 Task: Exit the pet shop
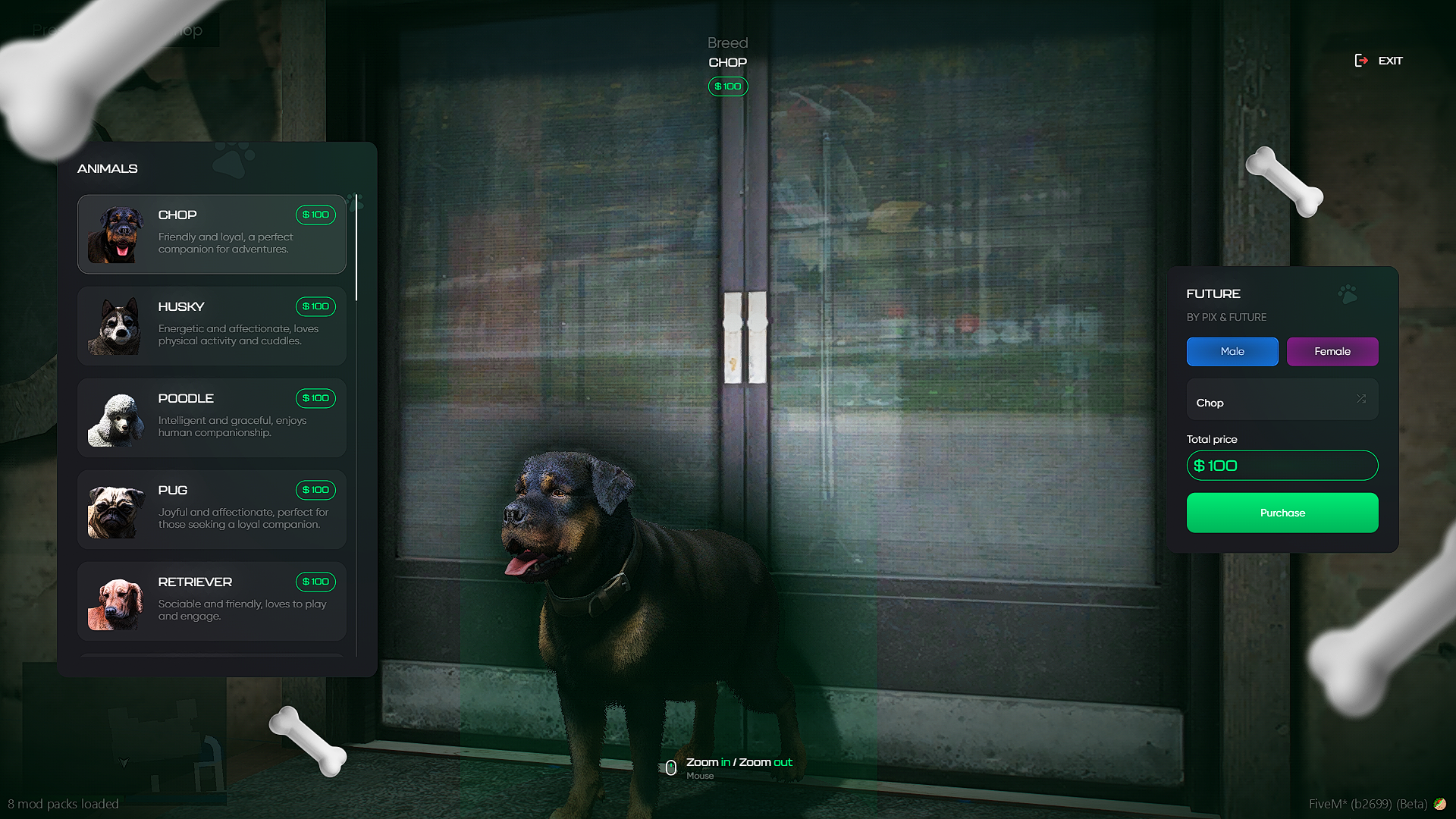[x=1379, y=61]
